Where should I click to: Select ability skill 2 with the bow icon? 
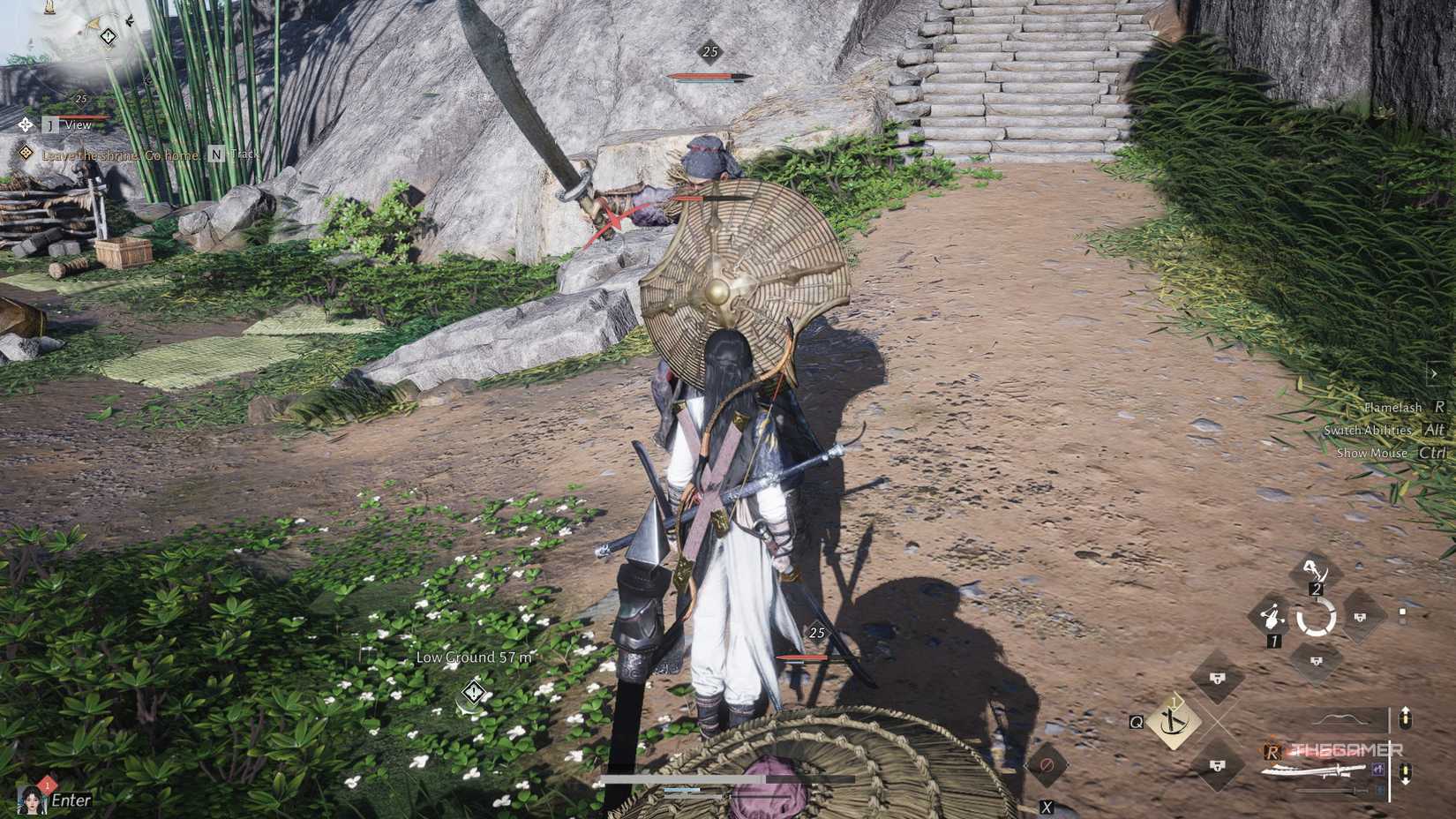tap(1315, 567)
